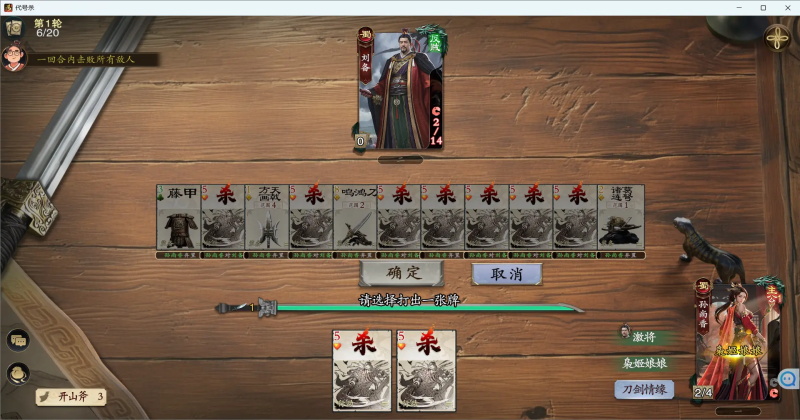Image resolution: width=800 pixels, height=420 pixels.
Task: Cancel with the 取消 button
Action: (507, 273)
